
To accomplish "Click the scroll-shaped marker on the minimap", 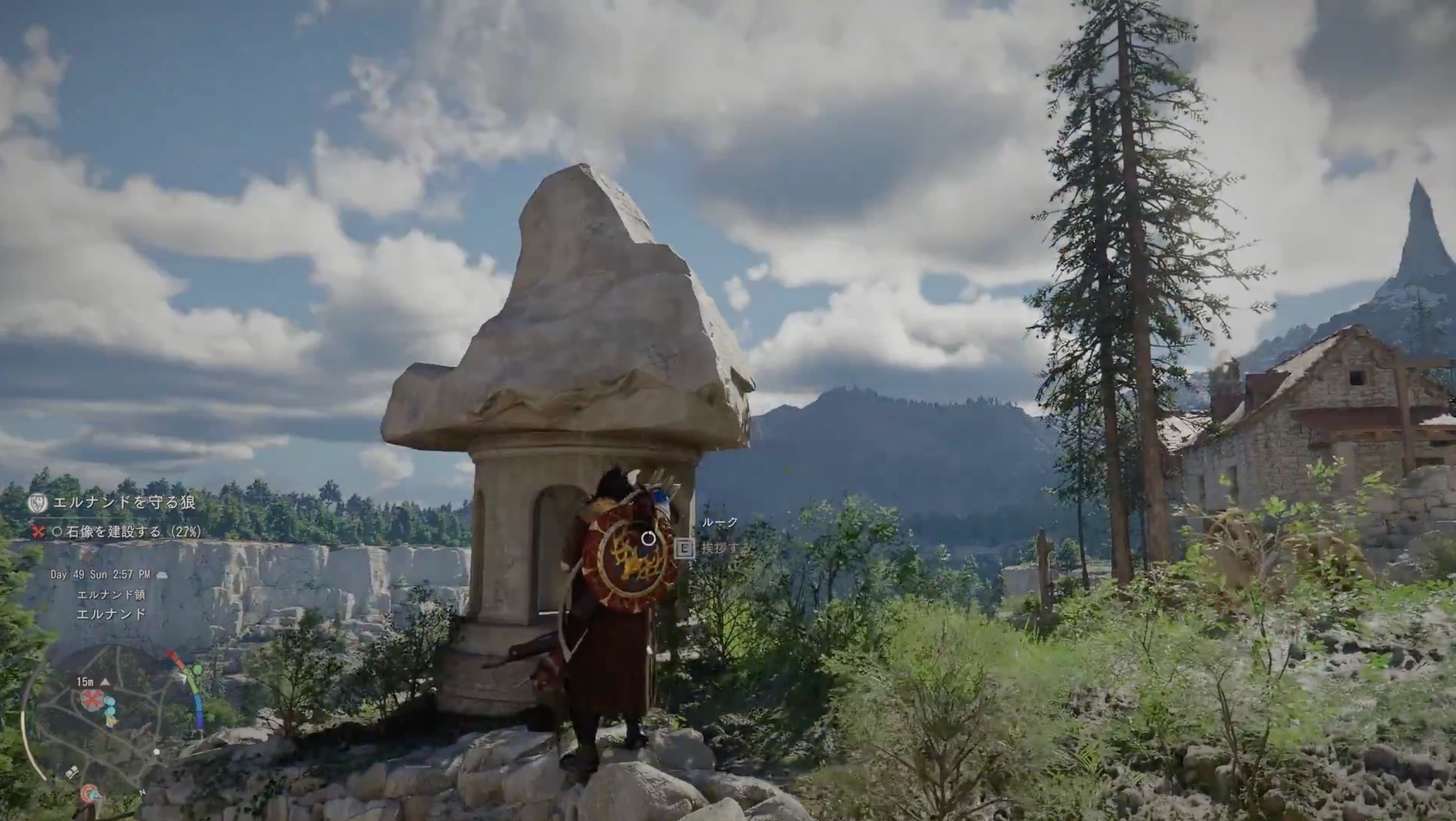I will pyautogui.click(x=72, y=773).
